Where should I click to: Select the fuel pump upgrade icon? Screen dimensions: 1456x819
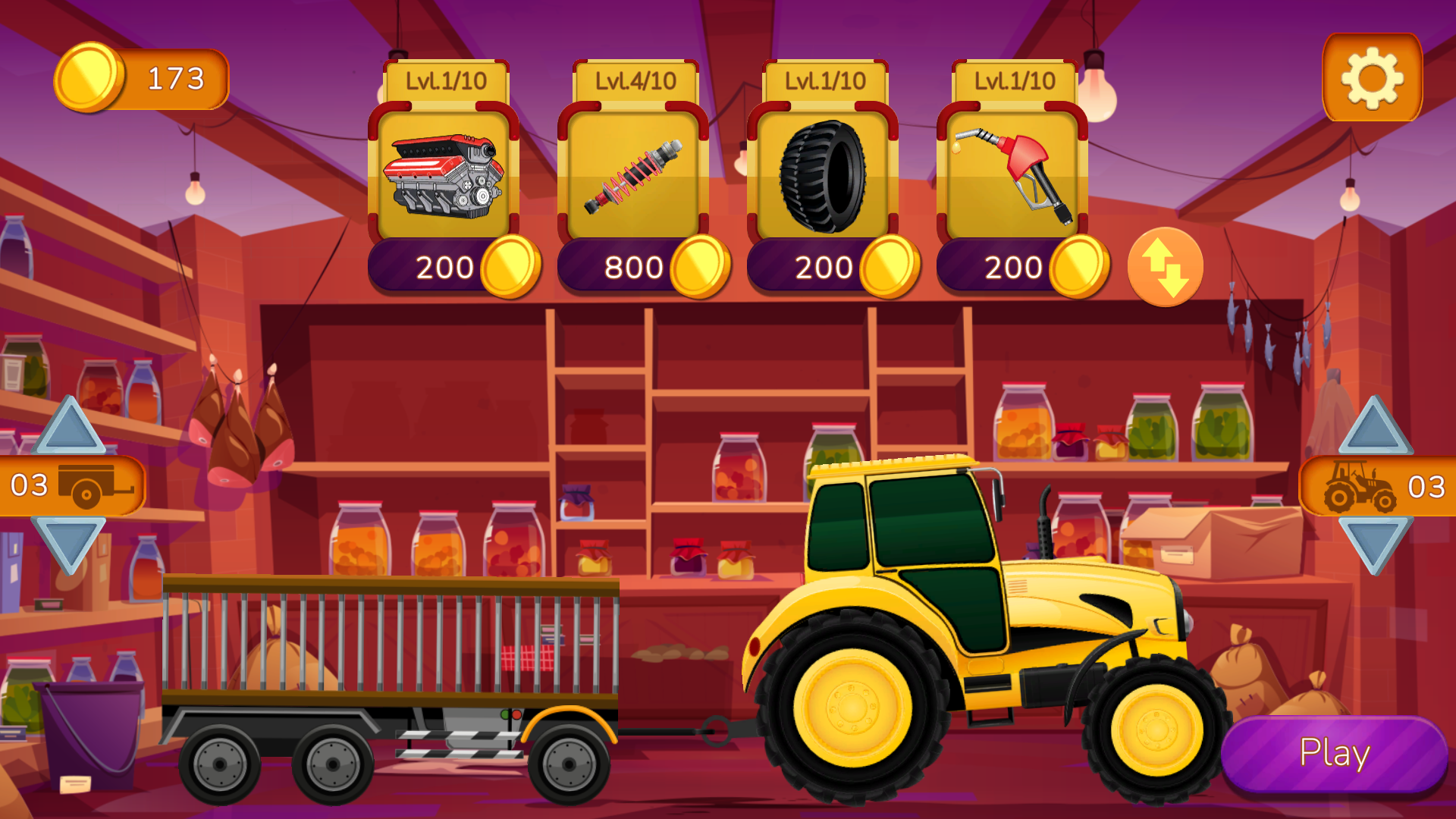(x=1015, y=174)
